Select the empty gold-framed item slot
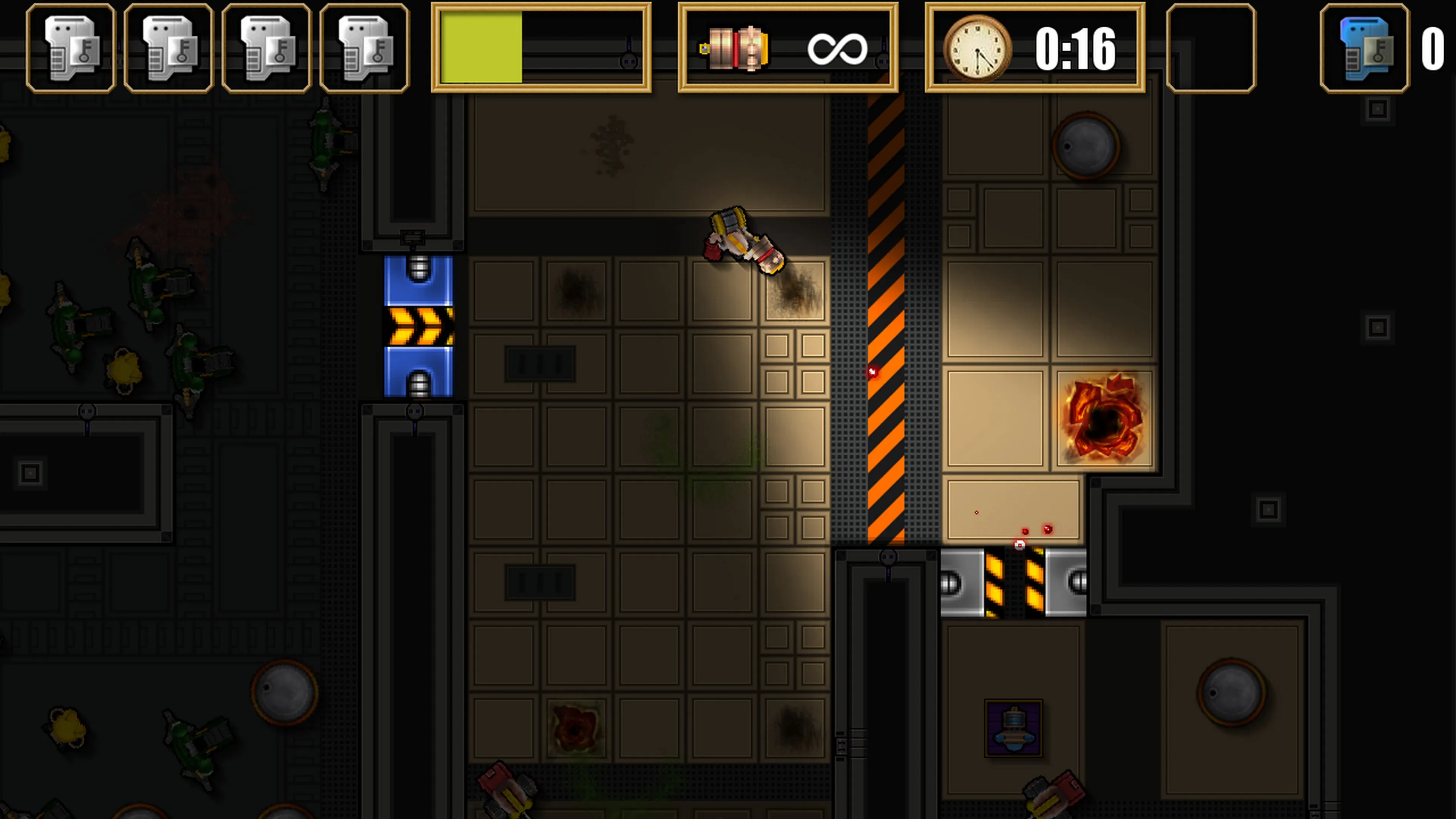Screen dimensions: 1456x819 (x=1211, y=49)
